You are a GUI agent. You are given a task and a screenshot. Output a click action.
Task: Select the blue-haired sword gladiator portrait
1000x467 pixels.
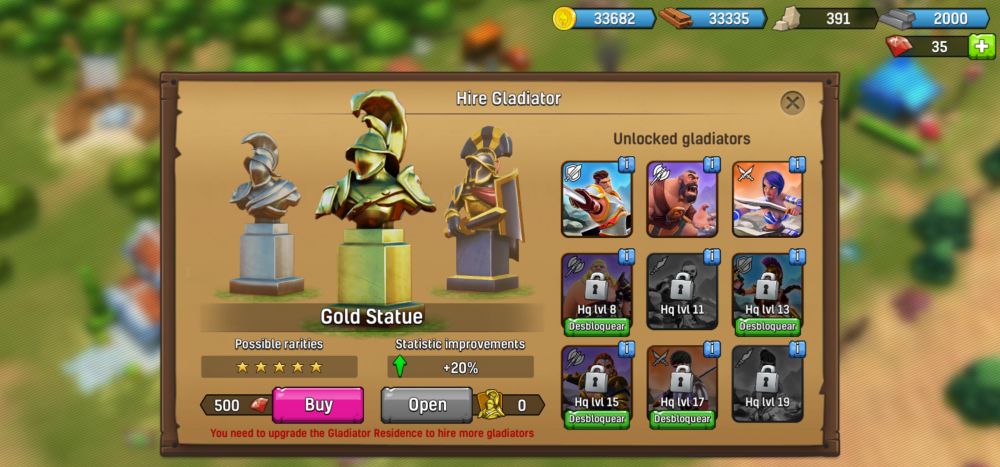tap(767, 200)
